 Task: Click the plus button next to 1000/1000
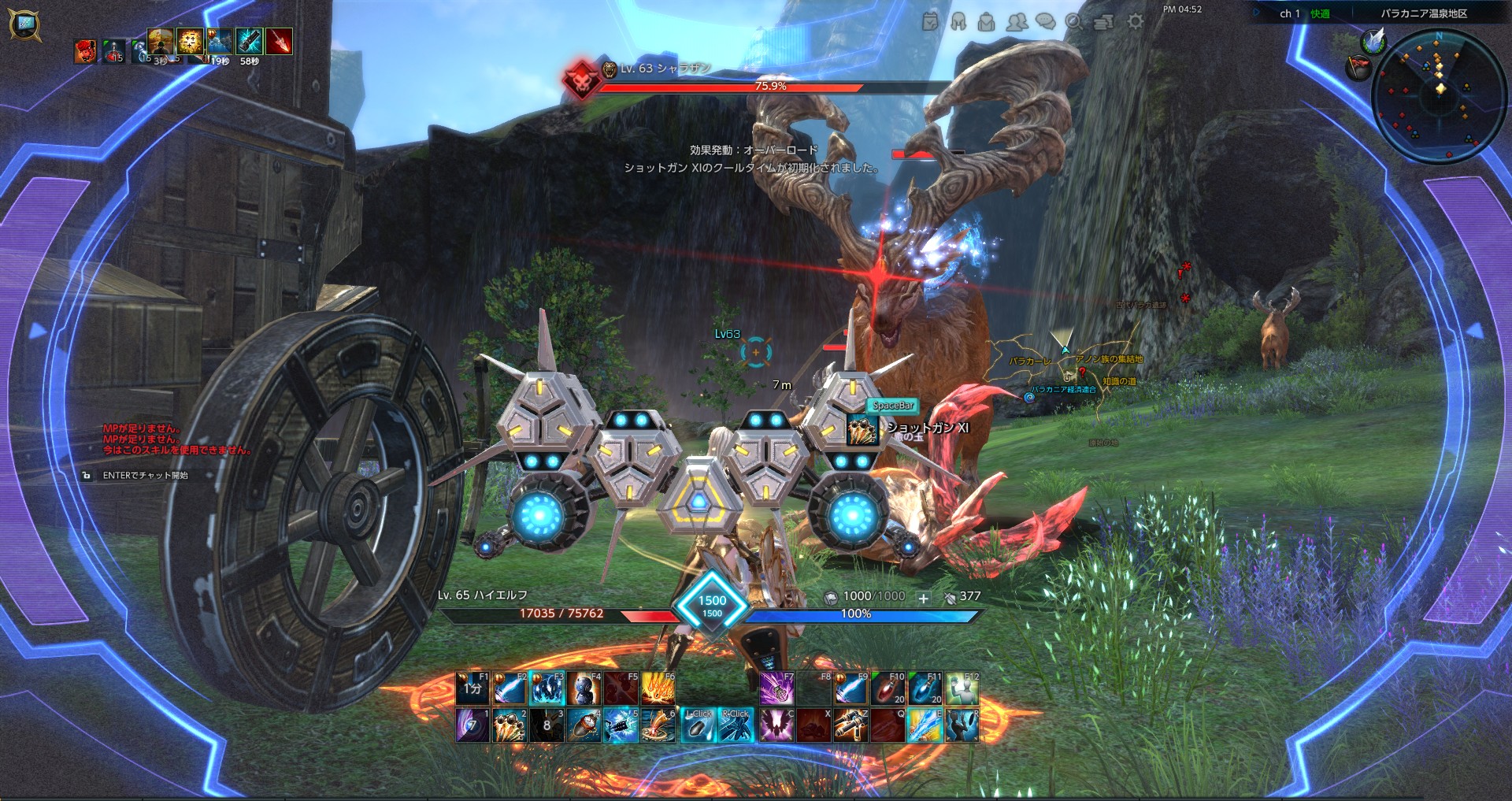click(x=924, y=598)
